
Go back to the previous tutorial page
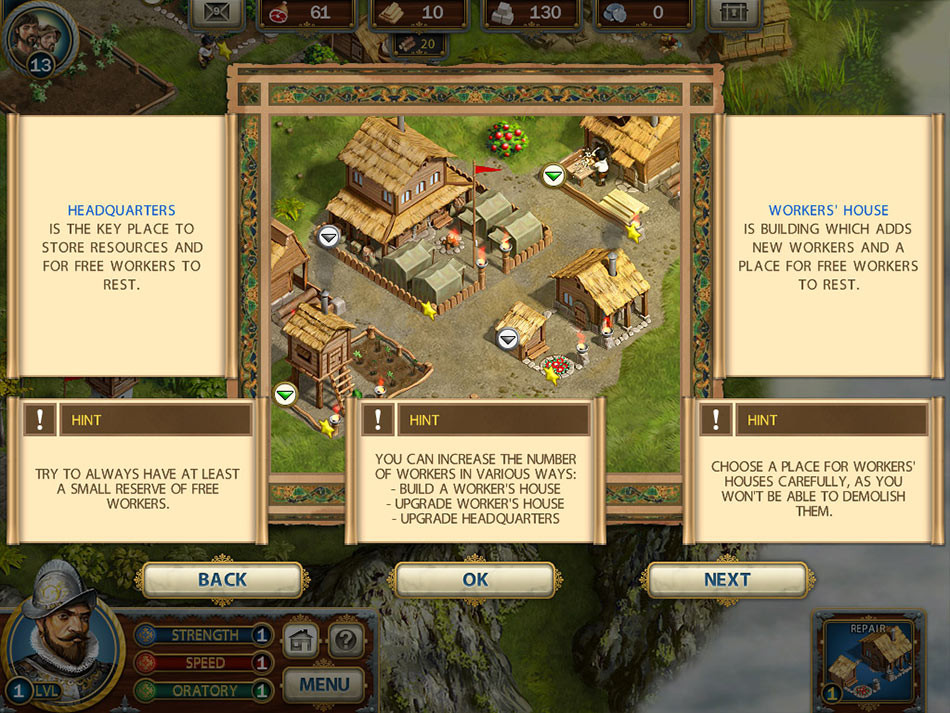pyautogui.click(x=222, y=580)
